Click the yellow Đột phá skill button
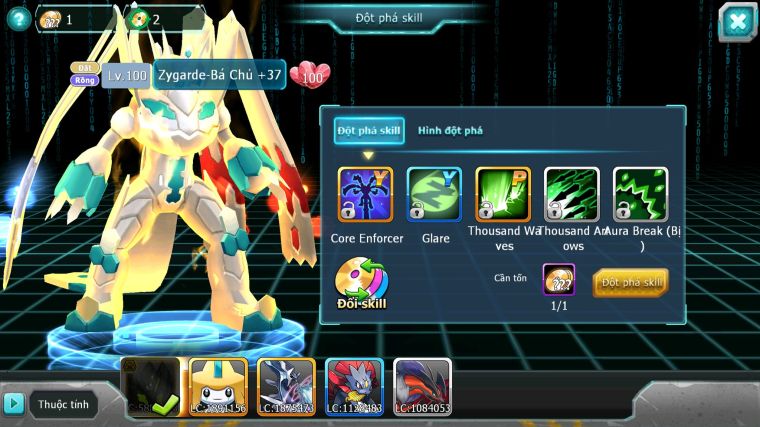760x427 pixels. click(630, 283)
